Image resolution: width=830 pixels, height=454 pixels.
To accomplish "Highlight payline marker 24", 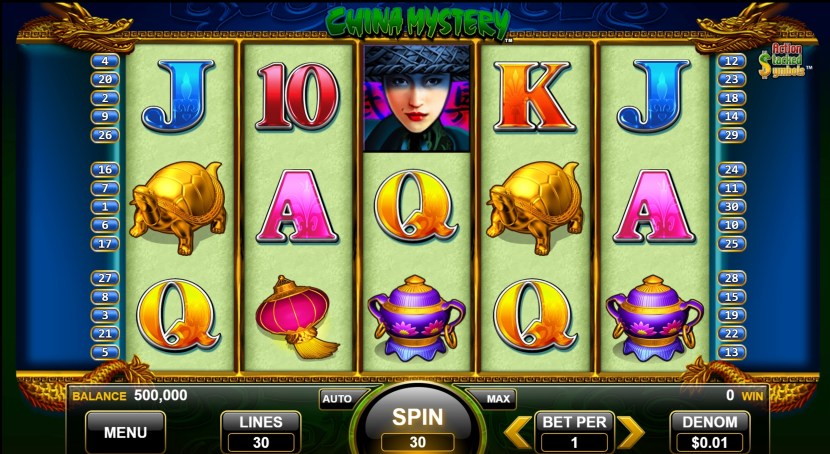I will pyautogui.click(x=731, y=170).
